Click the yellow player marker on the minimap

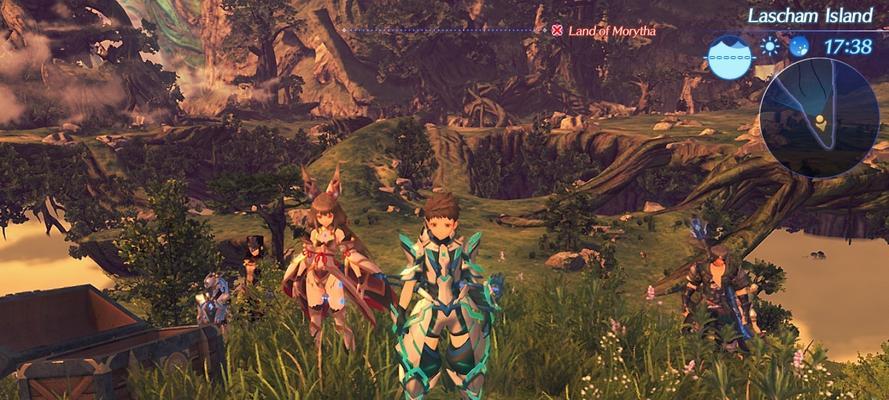tap(820, 123)
